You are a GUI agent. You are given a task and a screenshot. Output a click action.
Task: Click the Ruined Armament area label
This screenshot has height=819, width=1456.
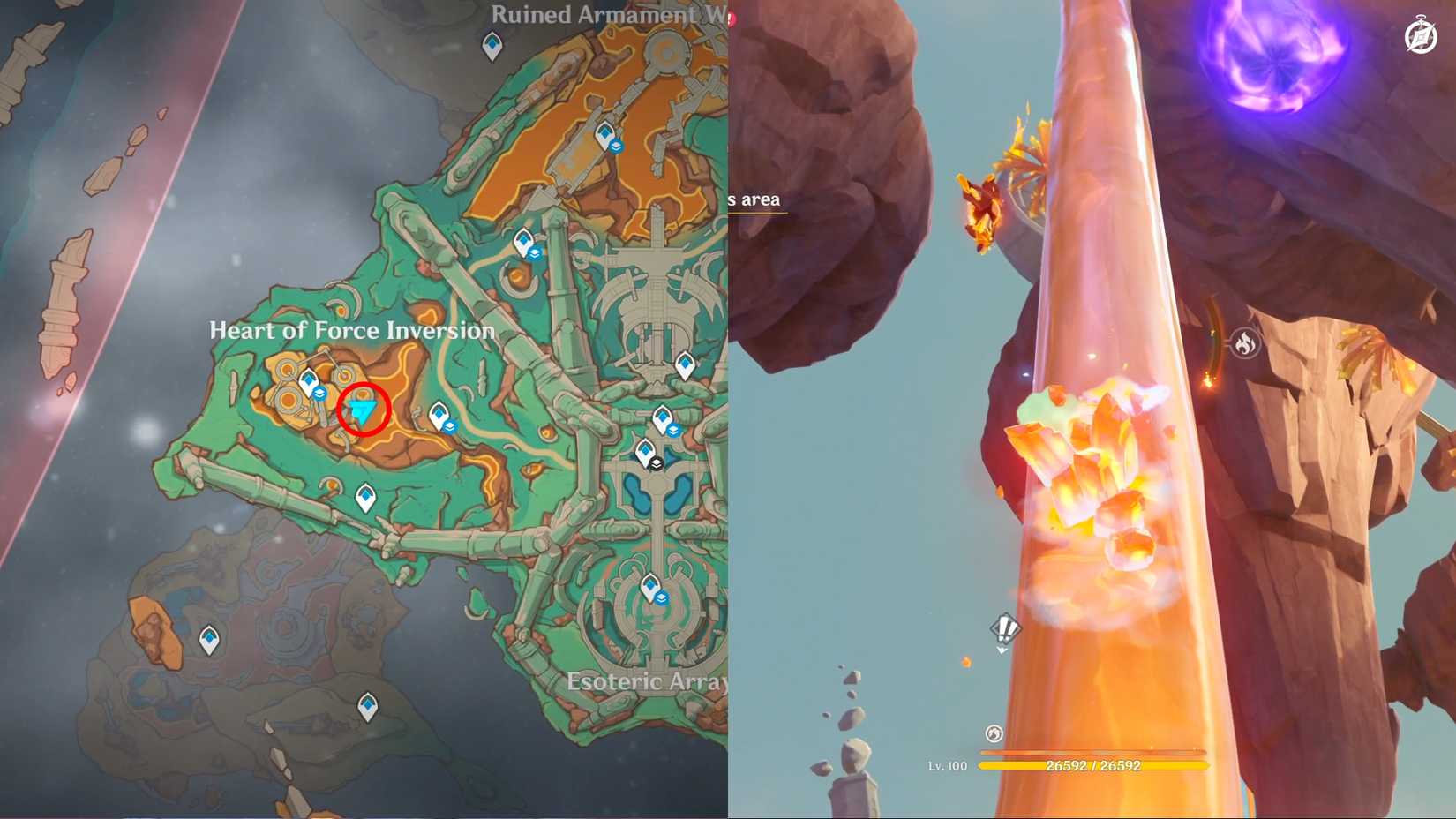(604, 13)
